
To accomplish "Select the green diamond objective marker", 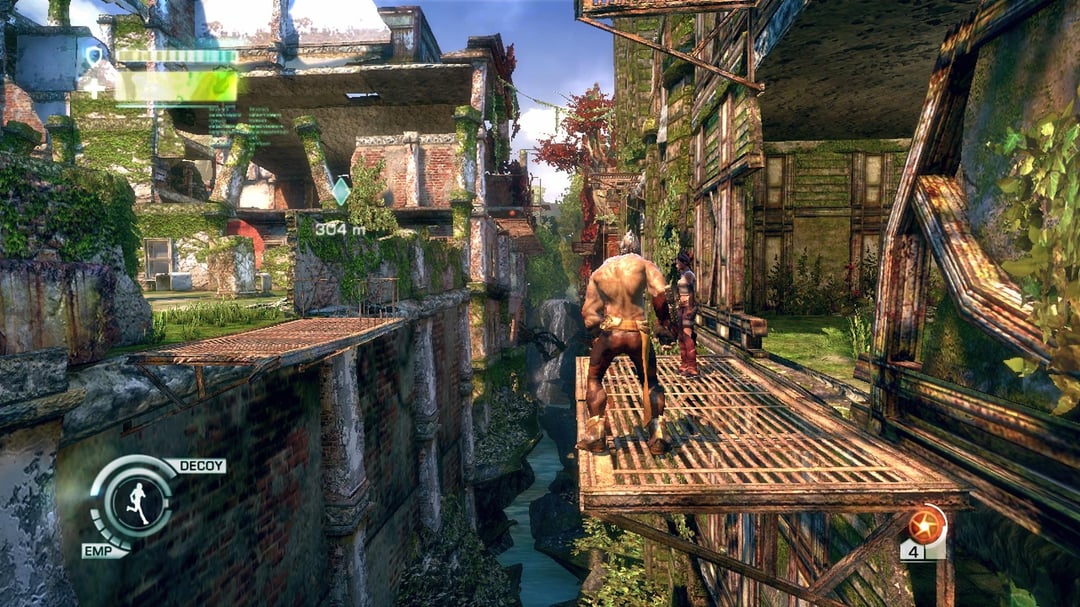I will 341,190.
